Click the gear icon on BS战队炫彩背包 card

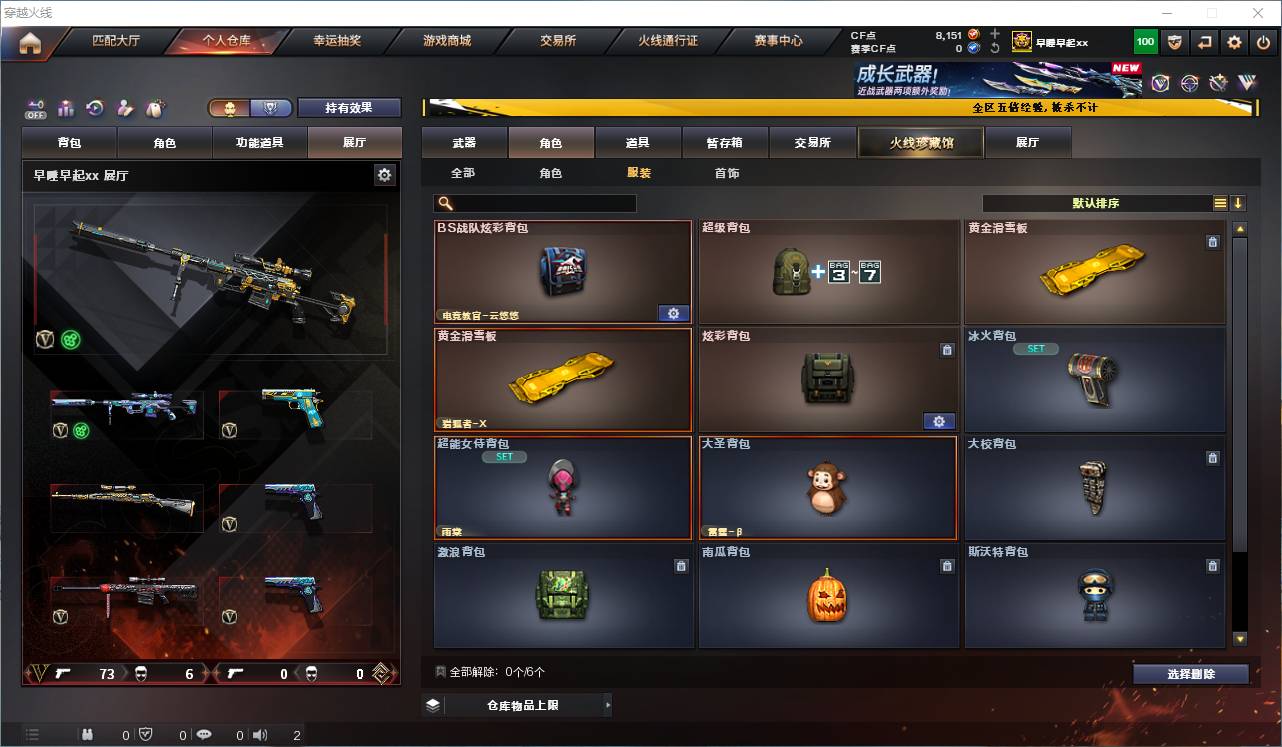coord(674,313)
